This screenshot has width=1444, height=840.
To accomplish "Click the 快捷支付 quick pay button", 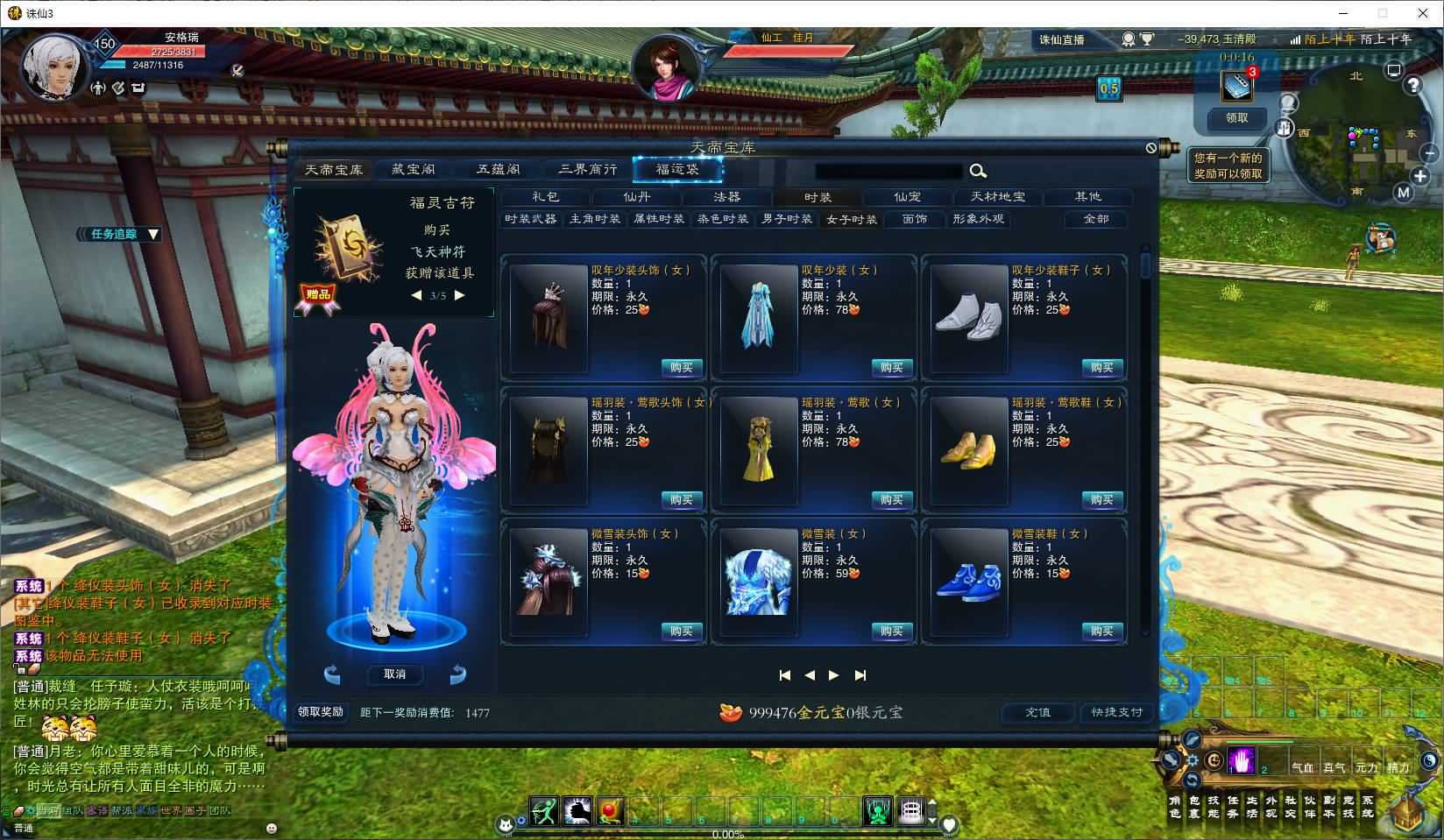I will (1115, 713).
